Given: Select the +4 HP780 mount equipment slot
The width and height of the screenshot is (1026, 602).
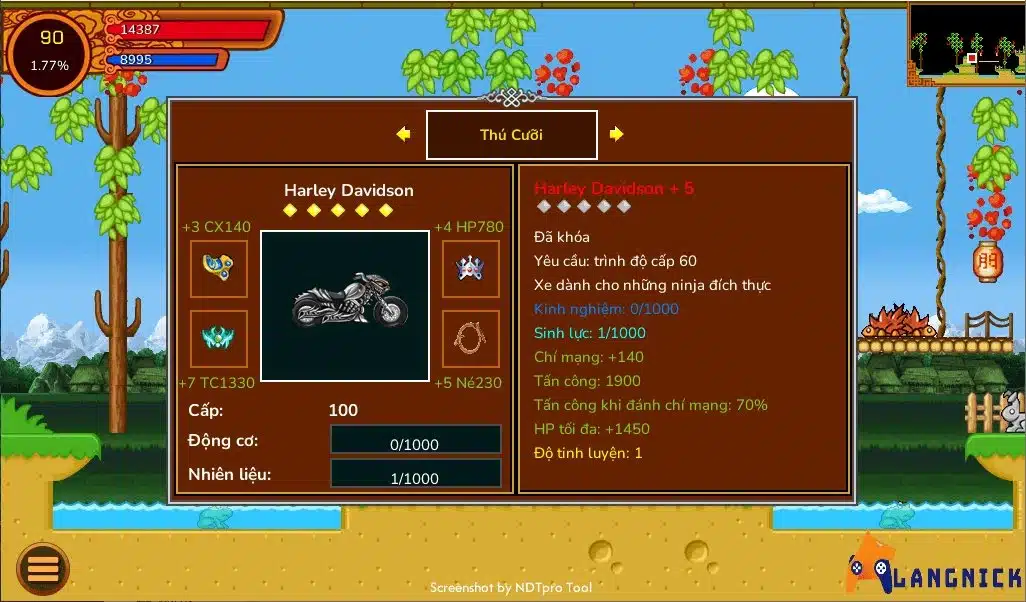Looking at the screenshot, I should click(x=471, y=268).
